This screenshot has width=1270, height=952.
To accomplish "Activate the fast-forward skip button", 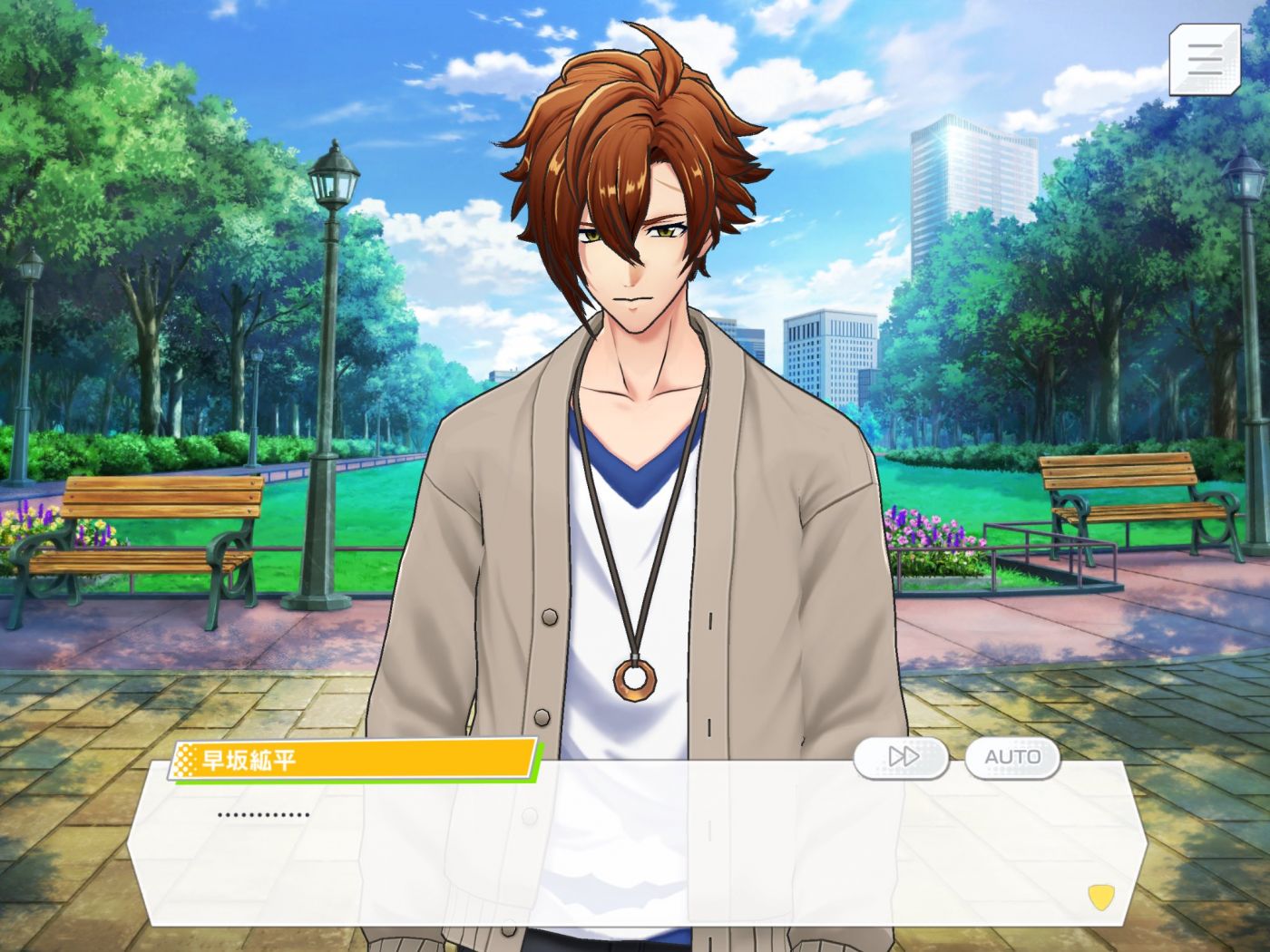I will point(902,757).
